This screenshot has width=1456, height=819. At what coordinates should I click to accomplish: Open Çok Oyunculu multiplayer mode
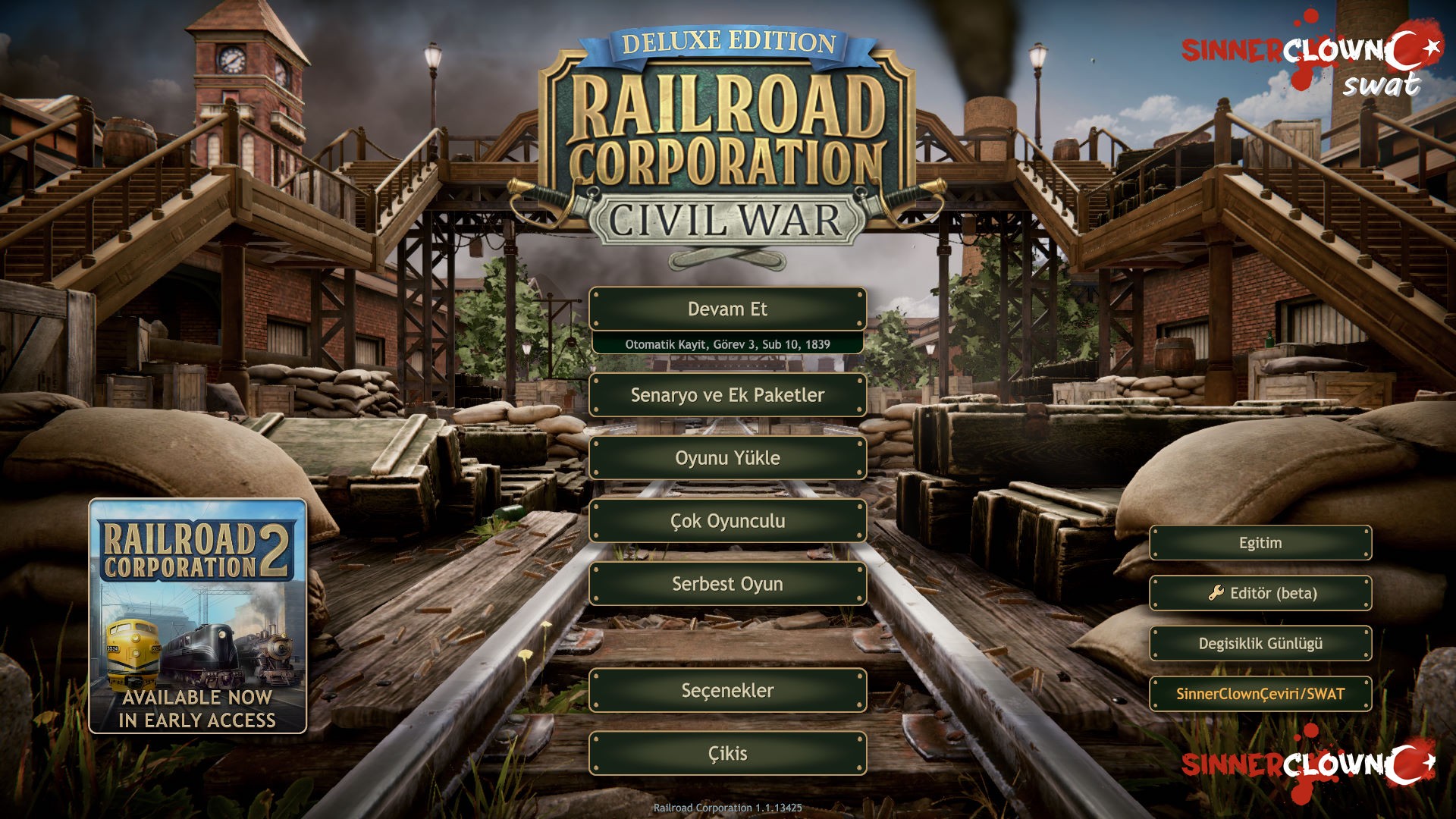[x=726, y=521]
